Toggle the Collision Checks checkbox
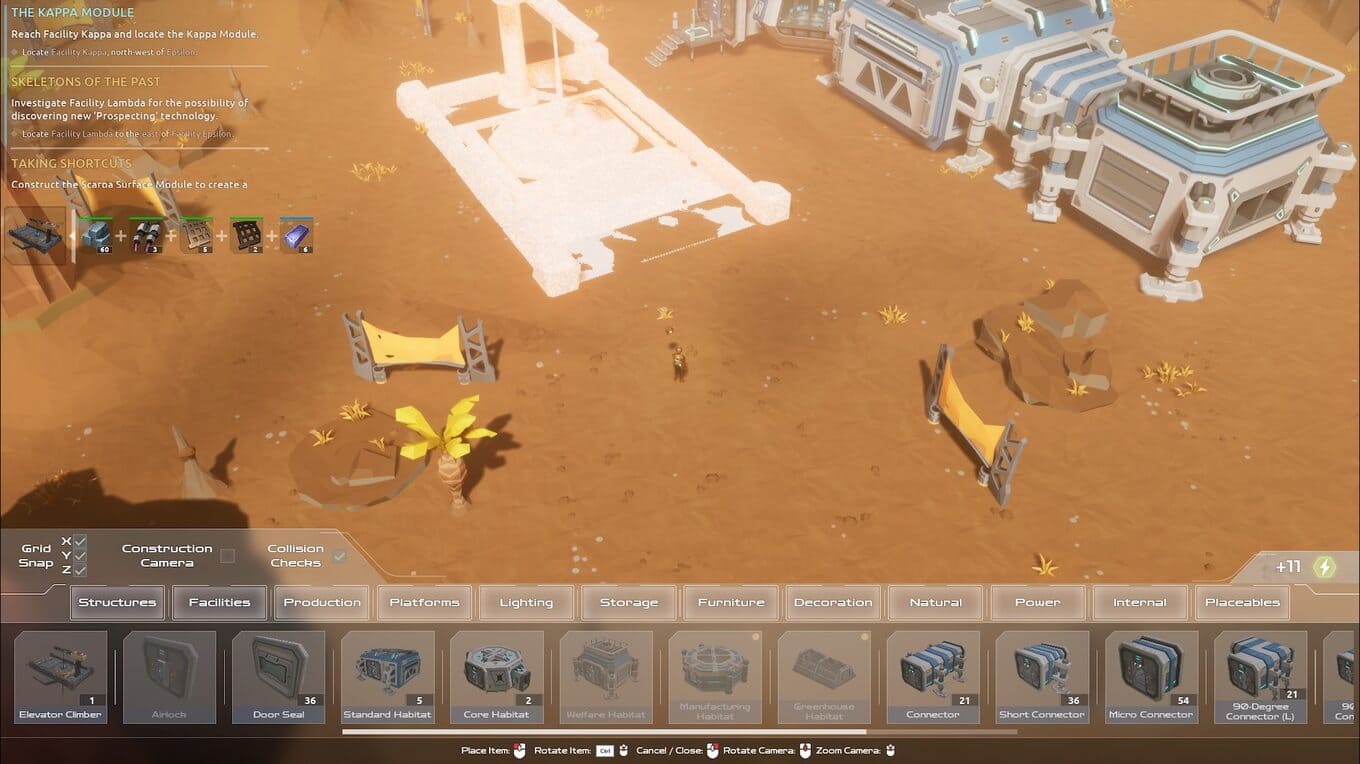This screenshot has height=764, width=1360. pos(339,556)
